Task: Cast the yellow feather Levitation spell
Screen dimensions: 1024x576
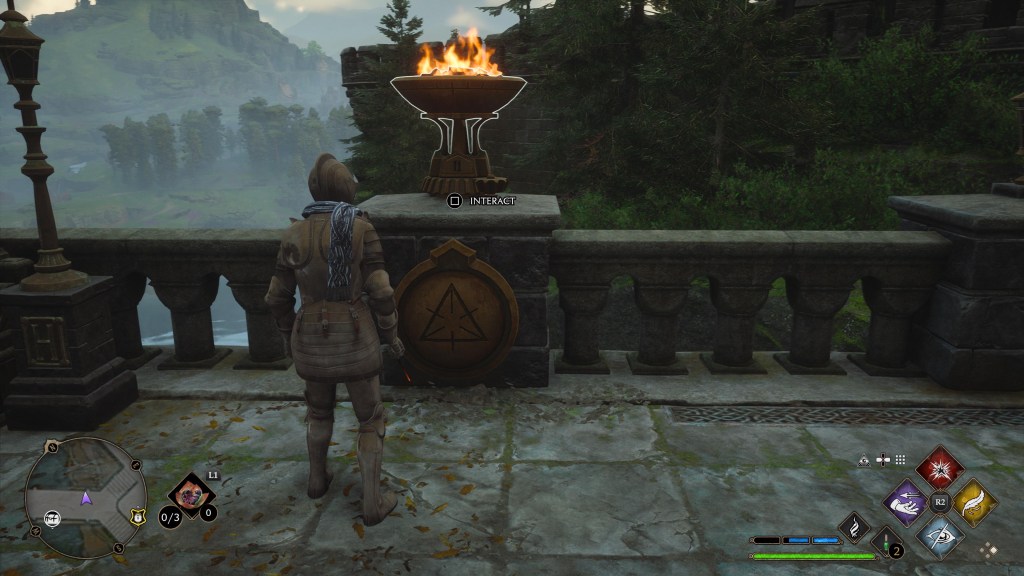Action: [x=973, y=501]
